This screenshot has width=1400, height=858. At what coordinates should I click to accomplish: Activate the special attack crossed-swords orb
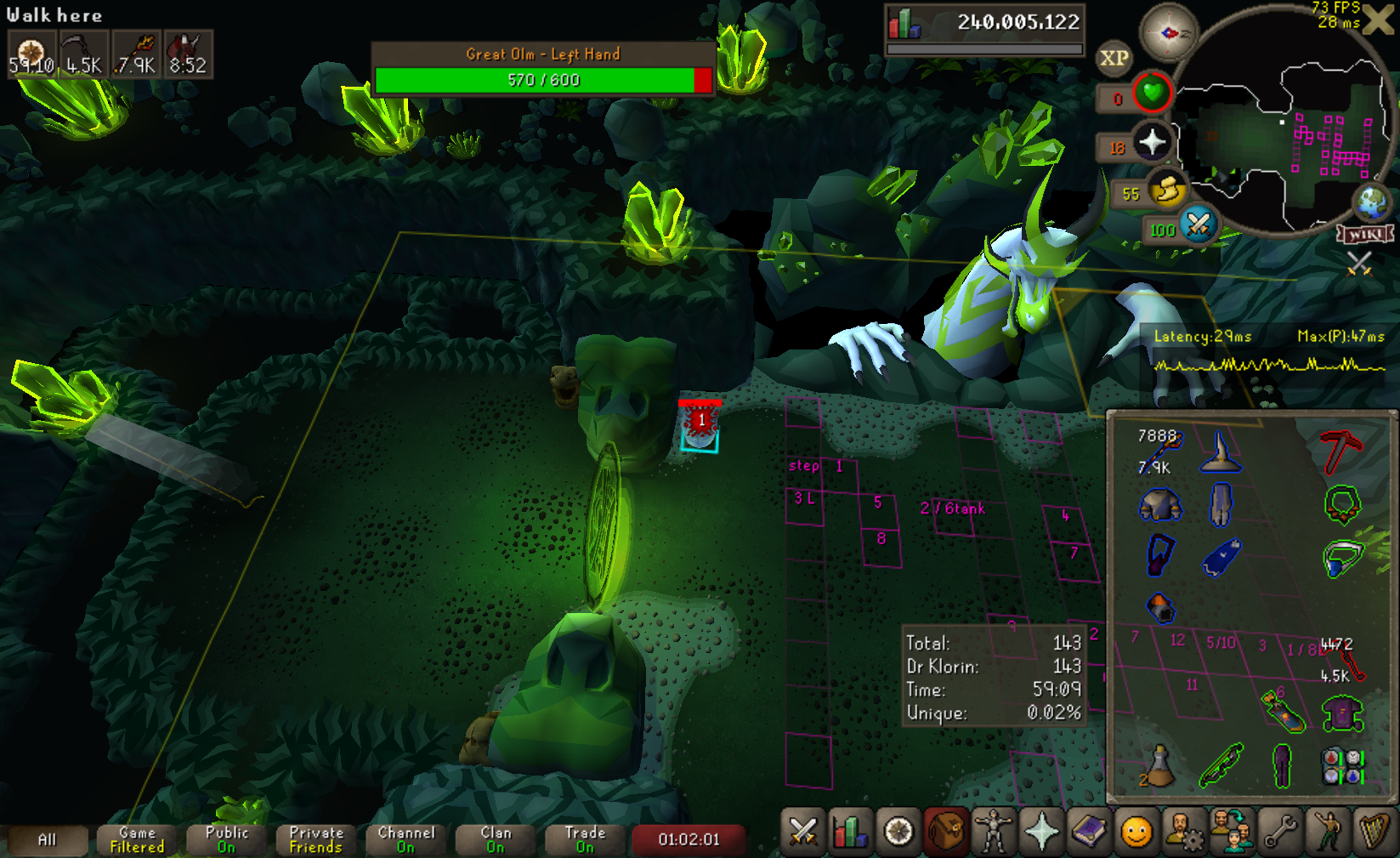[x=1199, y=225]
